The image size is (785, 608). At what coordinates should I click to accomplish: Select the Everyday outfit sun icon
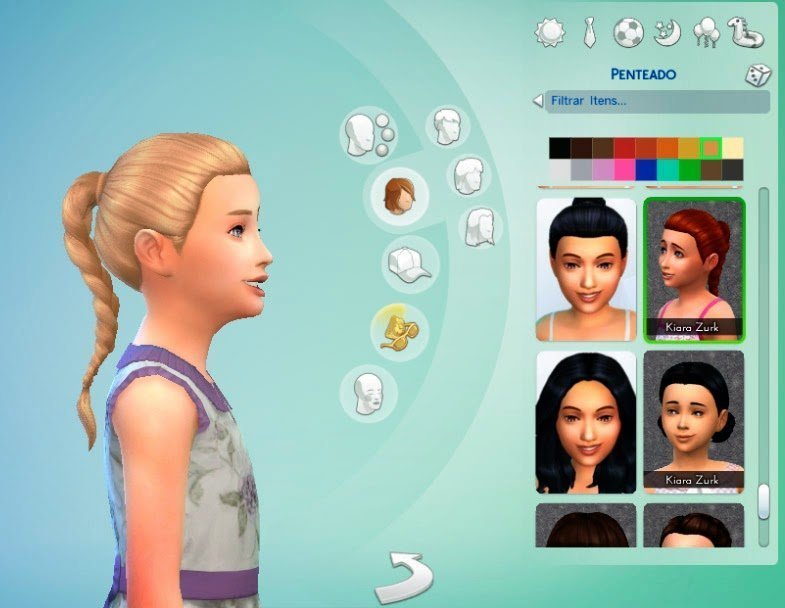(550, 32)
